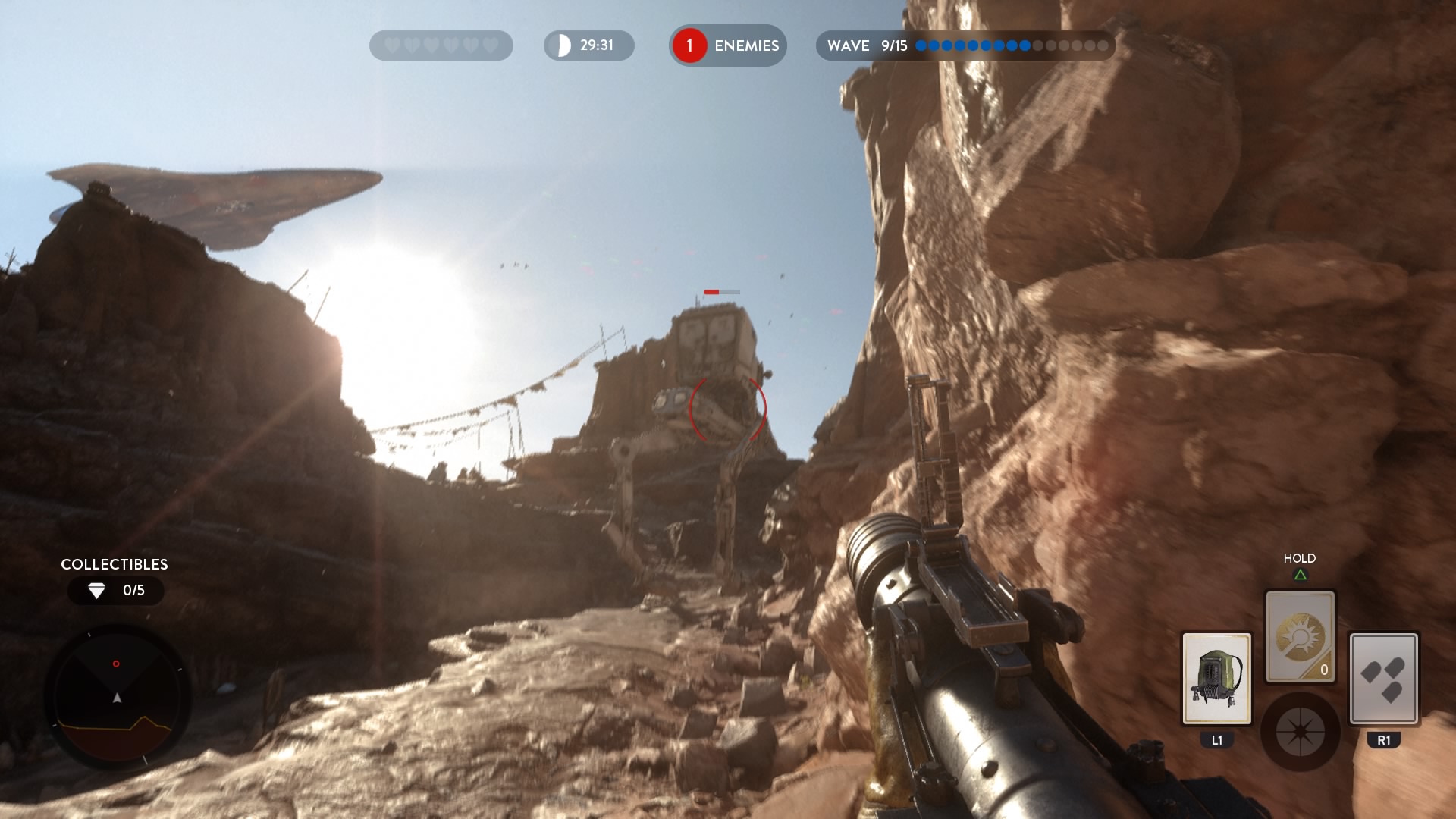The width and height of the screenshot is (1456, 819).
Task: Click the 0 counter on the Star Card
Action: coord(1325,670)
